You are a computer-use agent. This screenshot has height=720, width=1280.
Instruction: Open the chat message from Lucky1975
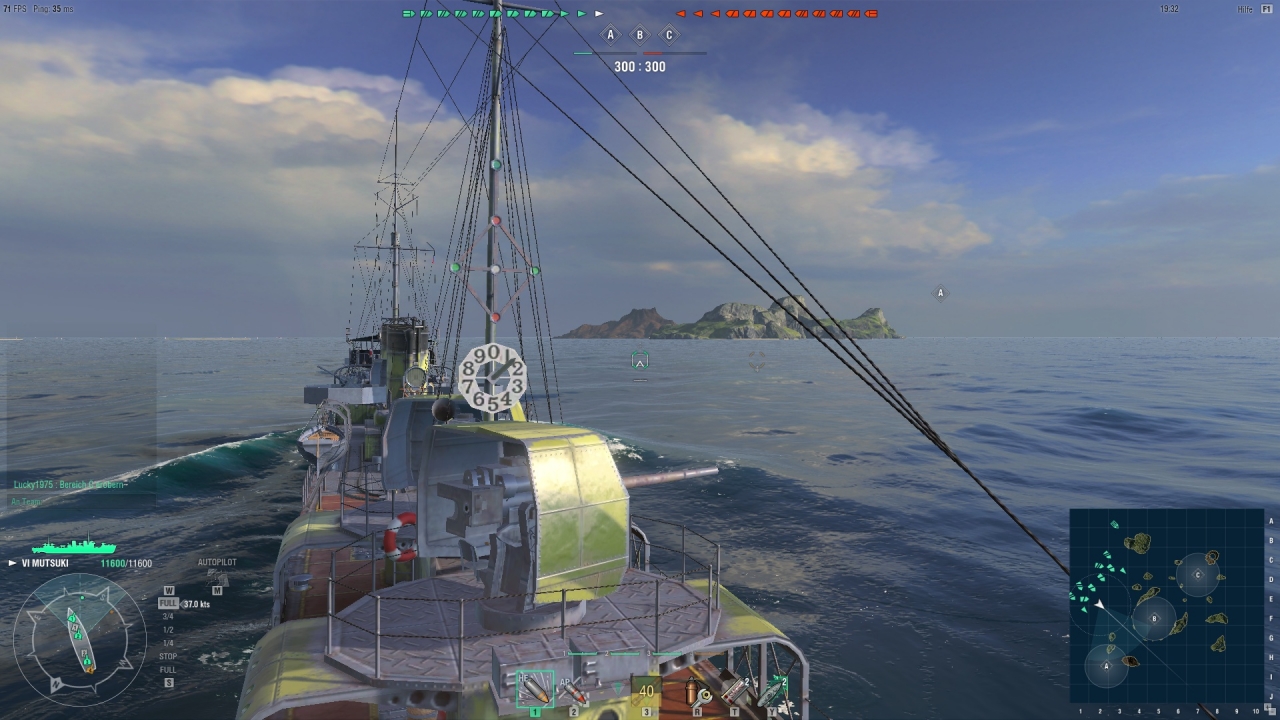pyautogui.click(x=70, y=484)
